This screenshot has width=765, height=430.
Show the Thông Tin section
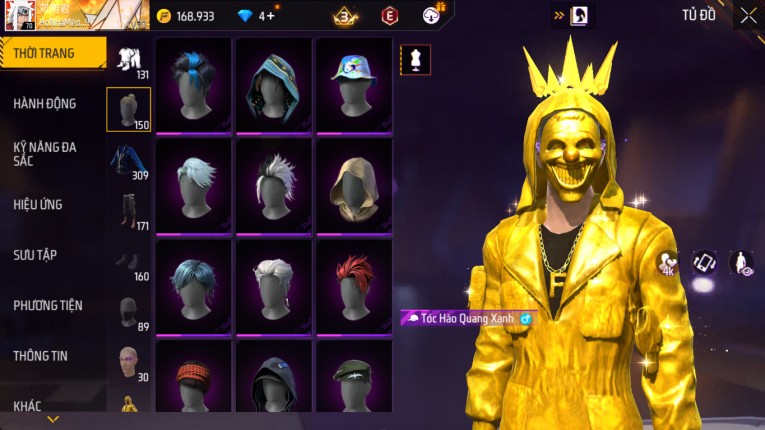coord(40,355)
